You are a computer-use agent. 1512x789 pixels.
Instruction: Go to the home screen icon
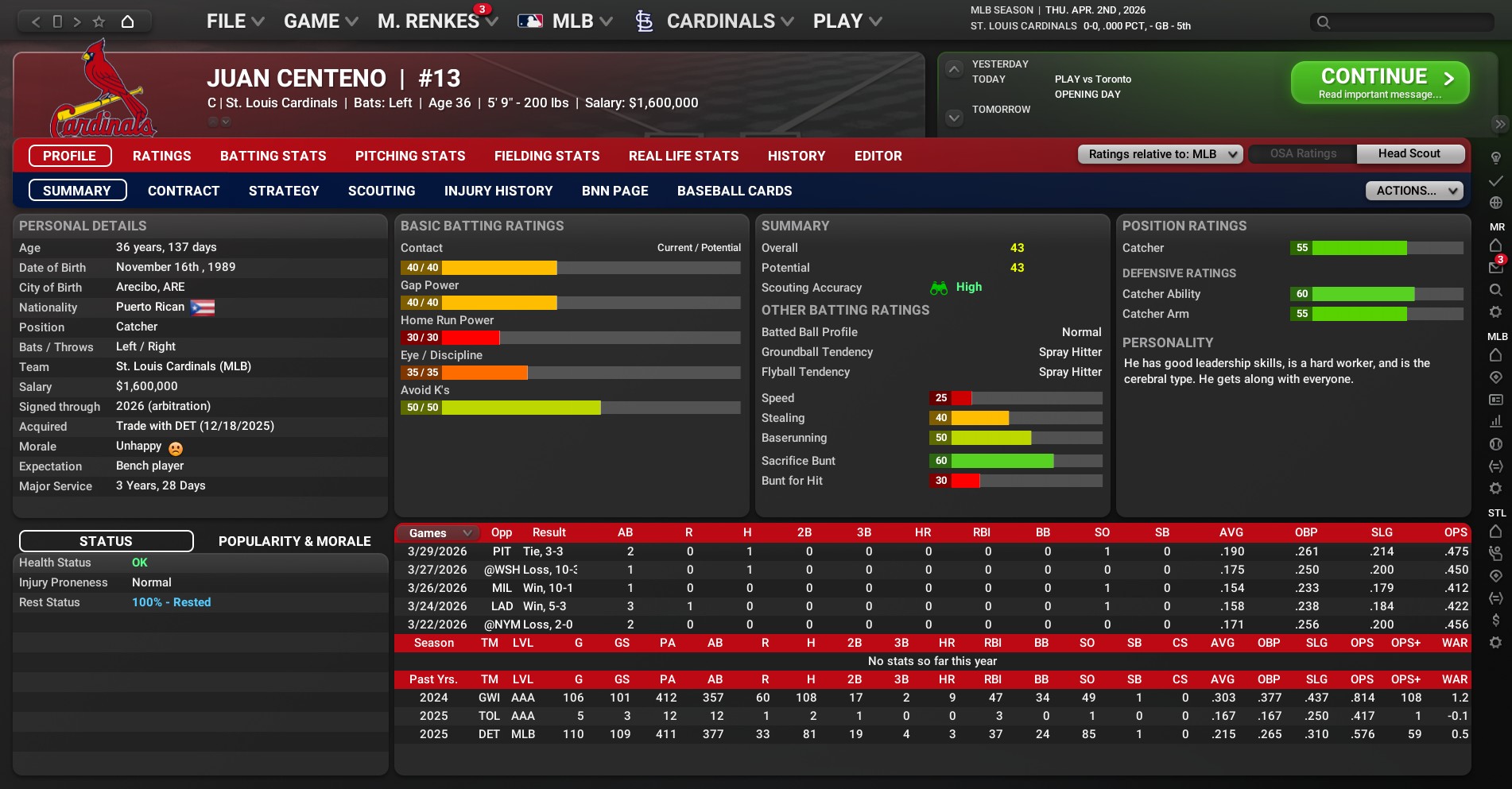pos(127,21)
